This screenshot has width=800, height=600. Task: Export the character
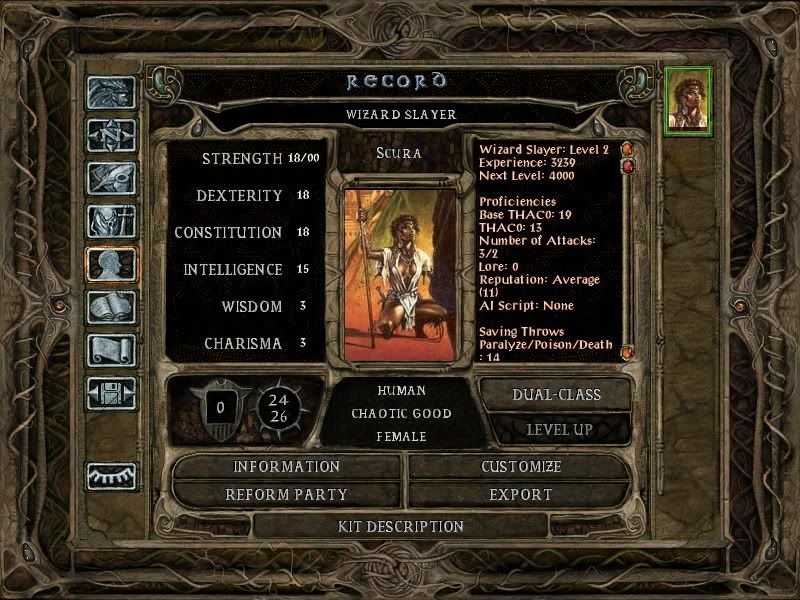pyautogui.click(x=521, y=495)
